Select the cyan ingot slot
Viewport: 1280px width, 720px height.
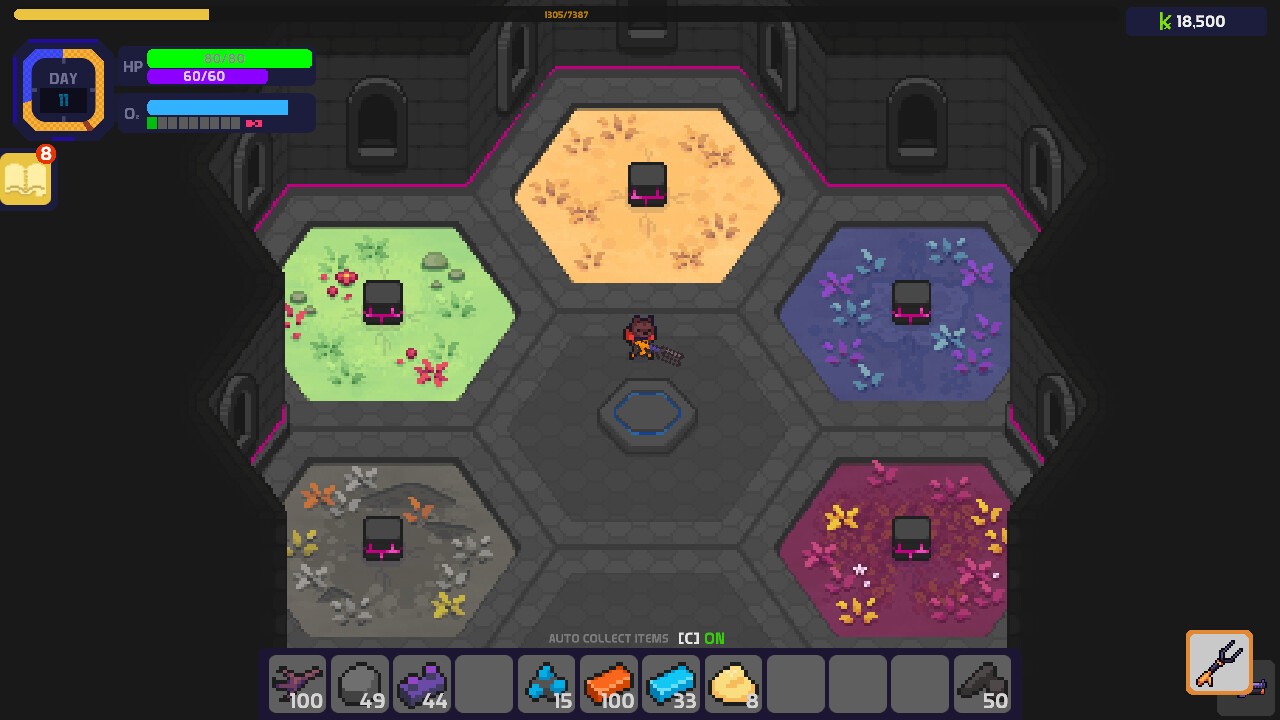[x=670, y=684]
